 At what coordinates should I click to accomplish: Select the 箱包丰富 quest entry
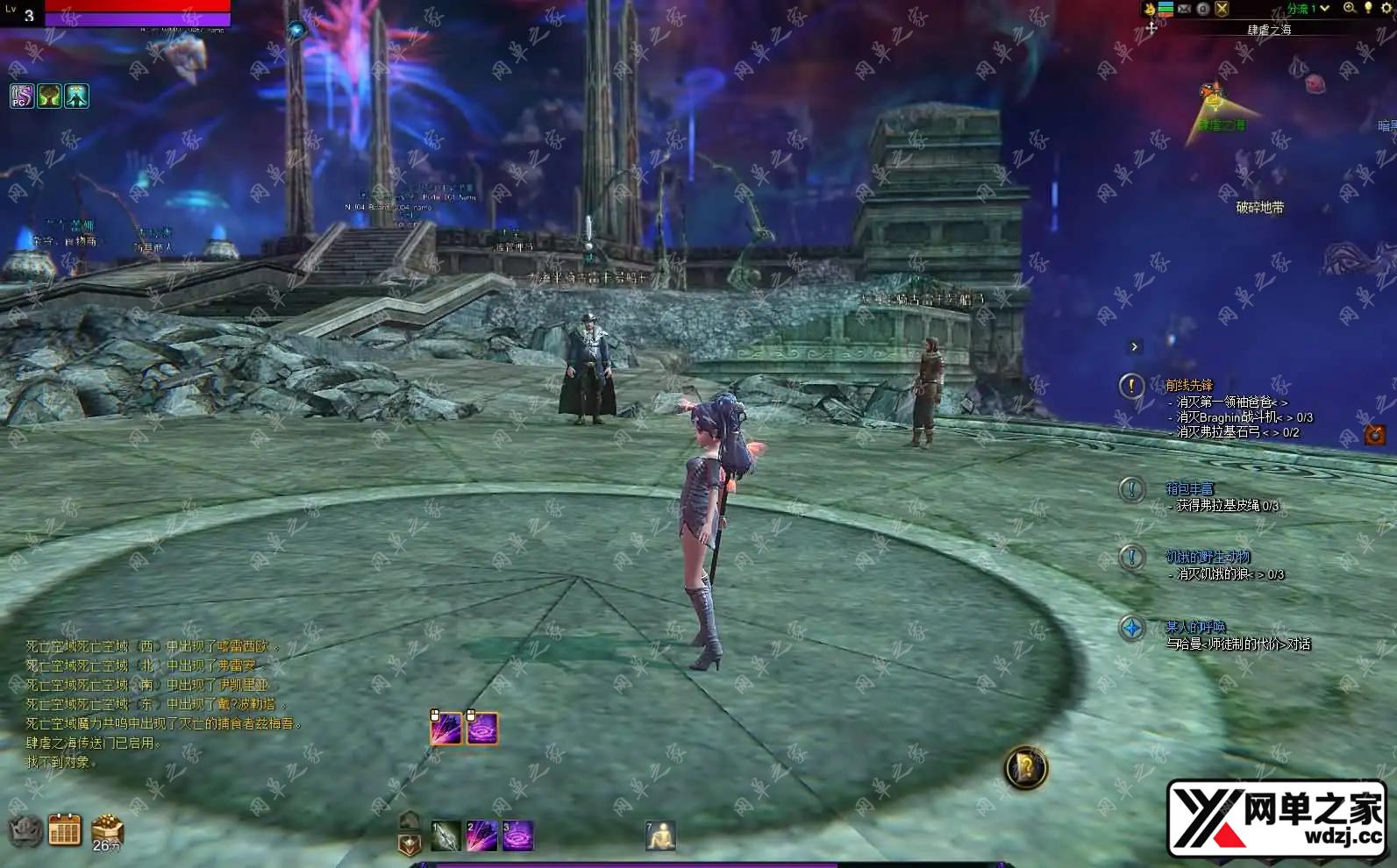click(1189, 488)
